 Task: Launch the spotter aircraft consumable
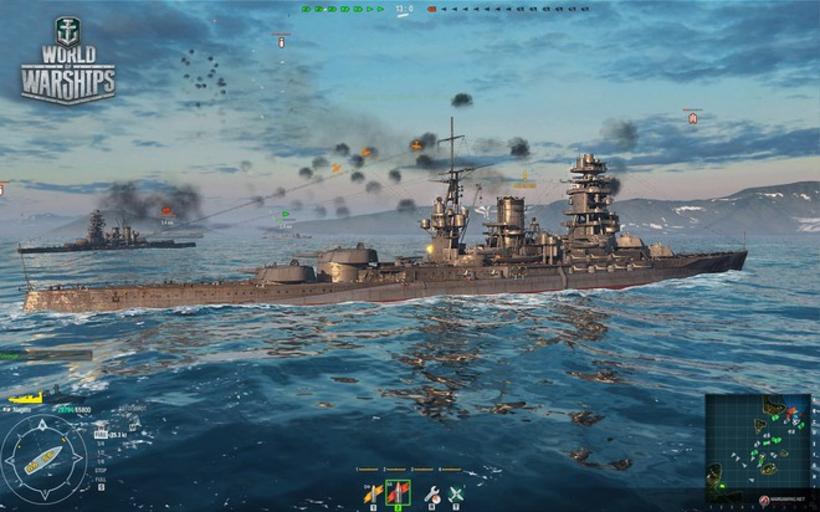(x=456, y=493)
